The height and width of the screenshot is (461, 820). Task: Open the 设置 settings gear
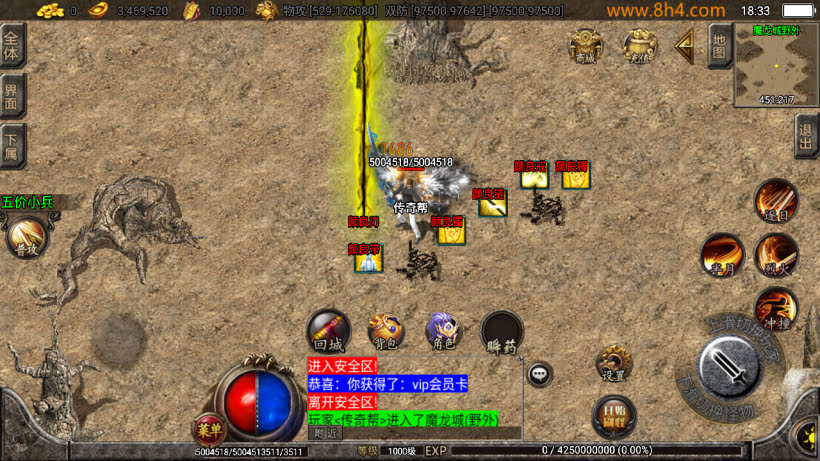(614, 363)
